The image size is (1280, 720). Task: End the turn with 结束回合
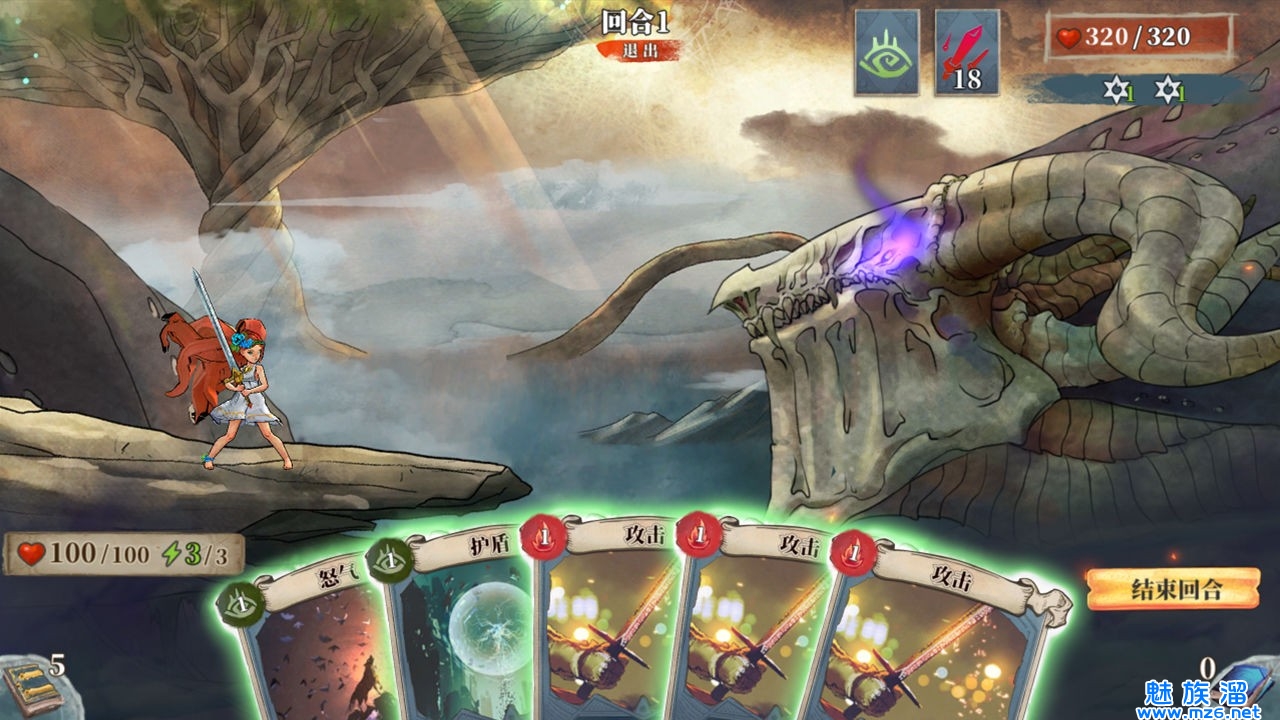pyautogui.click(x=1172, y=589)
